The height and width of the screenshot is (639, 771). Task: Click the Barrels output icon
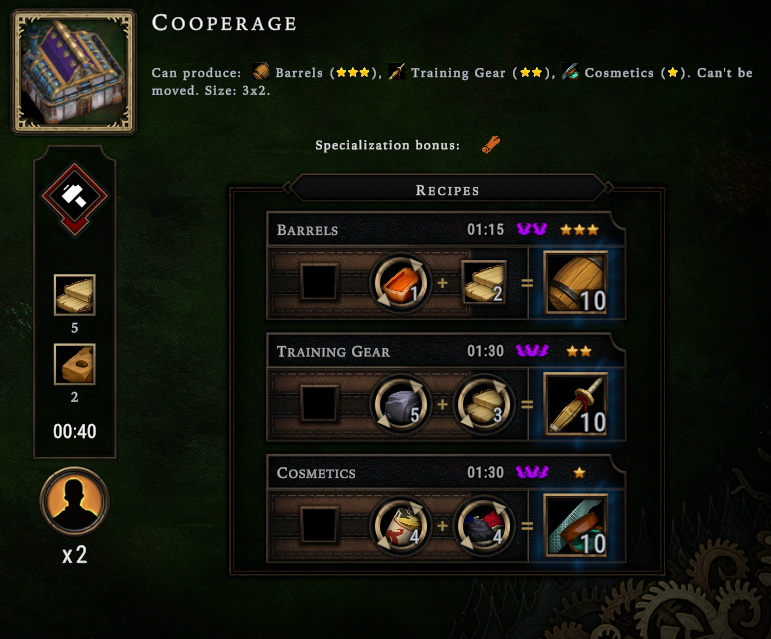[576, 283]
